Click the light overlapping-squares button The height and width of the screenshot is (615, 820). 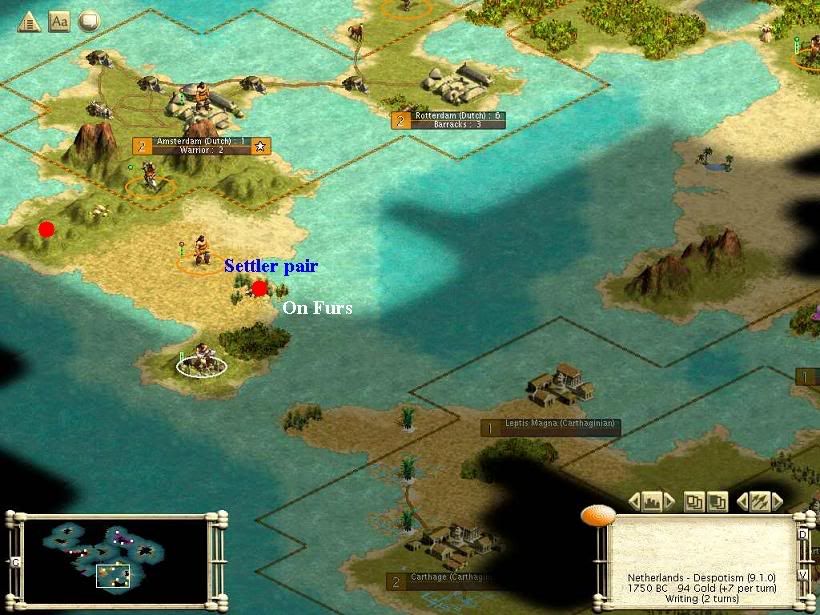point(694,501)
